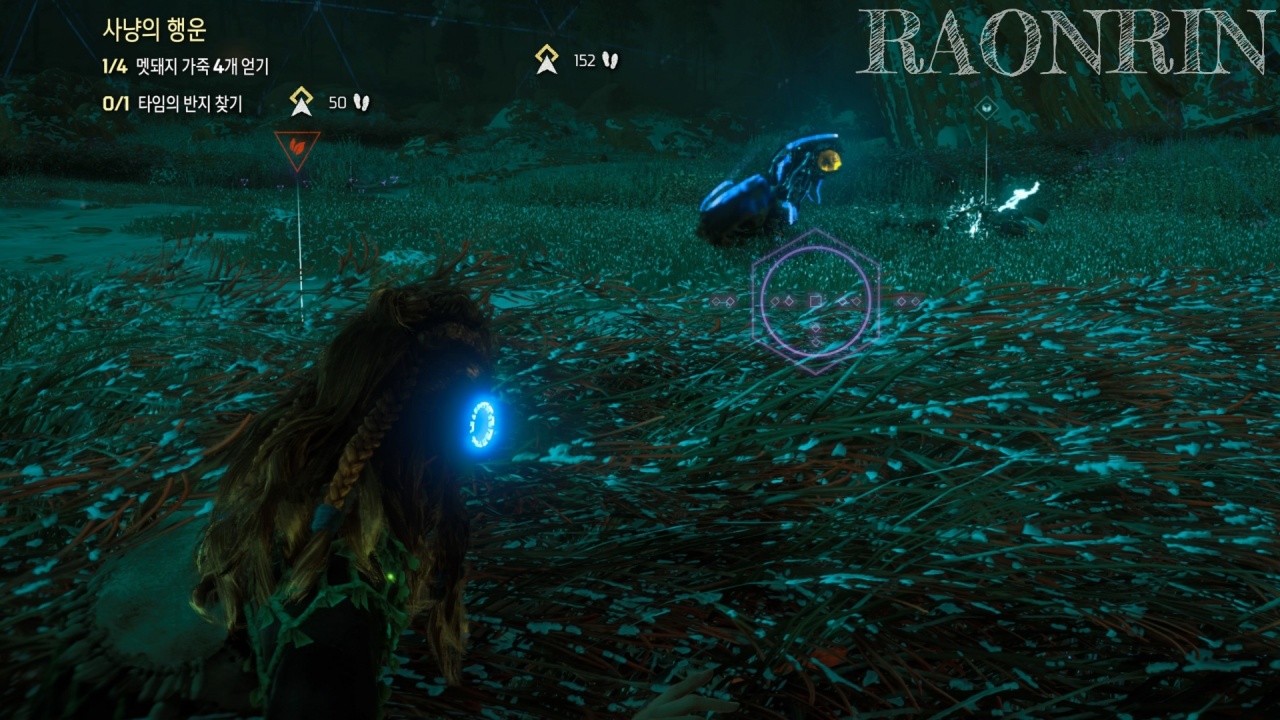Screen dimensions: 1280x720
Task: Select the 사냥의 행운 quest title
Action: coord(154,30)
